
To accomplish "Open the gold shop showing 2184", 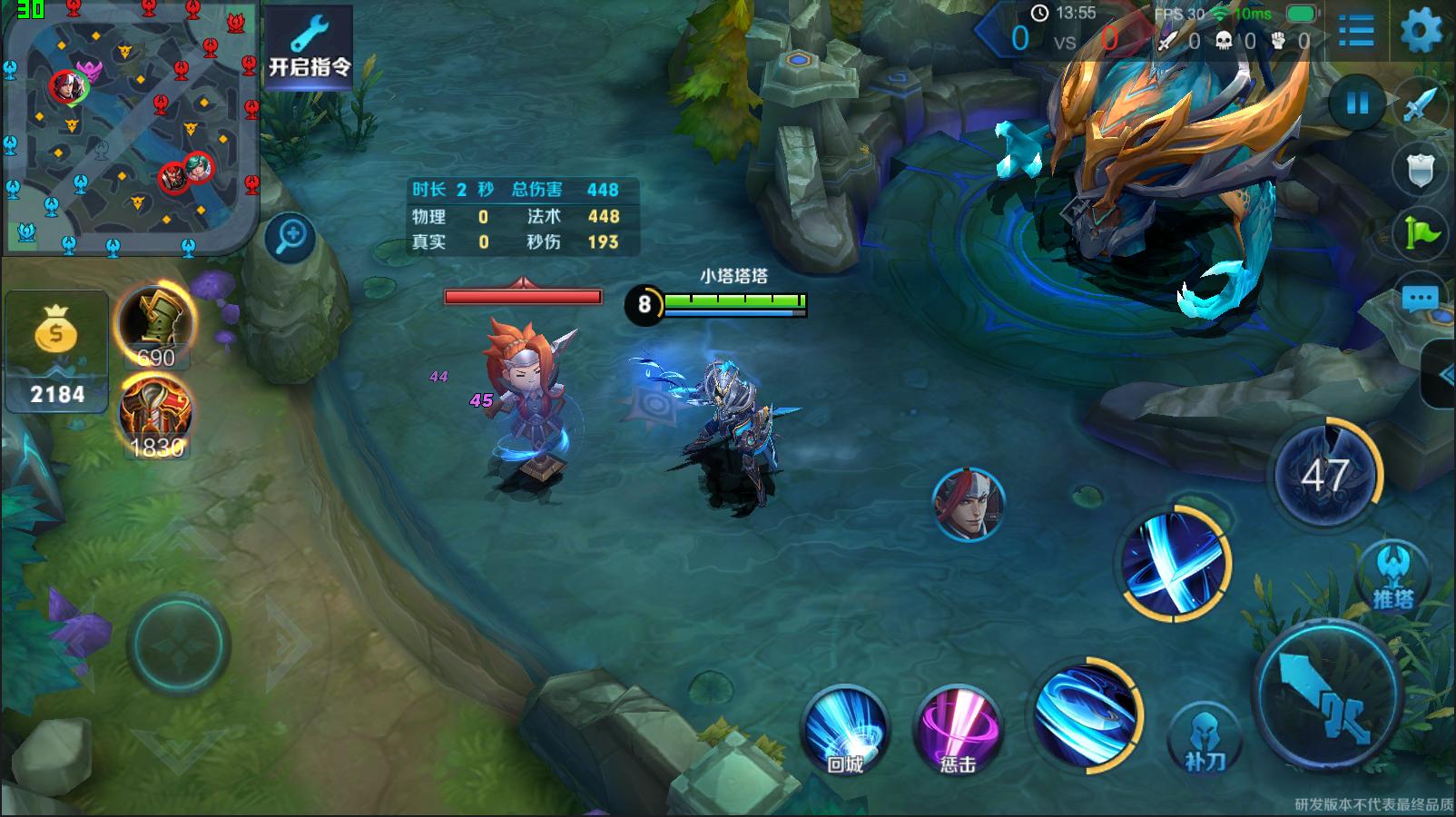I will pos(56,352).
